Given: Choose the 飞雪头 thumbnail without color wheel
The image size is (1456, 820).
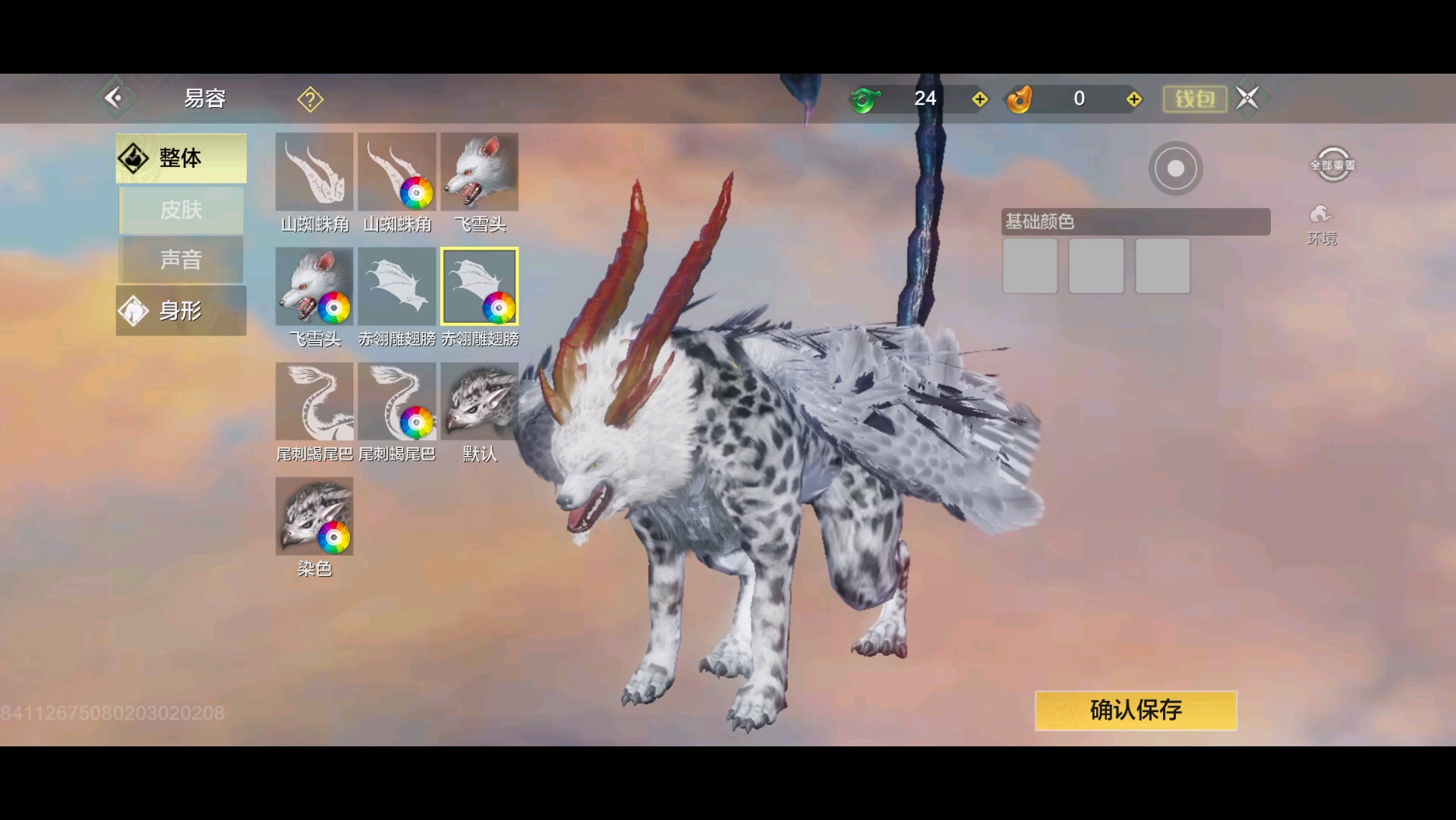Looking at the screenshot, I should coord(479,172).
